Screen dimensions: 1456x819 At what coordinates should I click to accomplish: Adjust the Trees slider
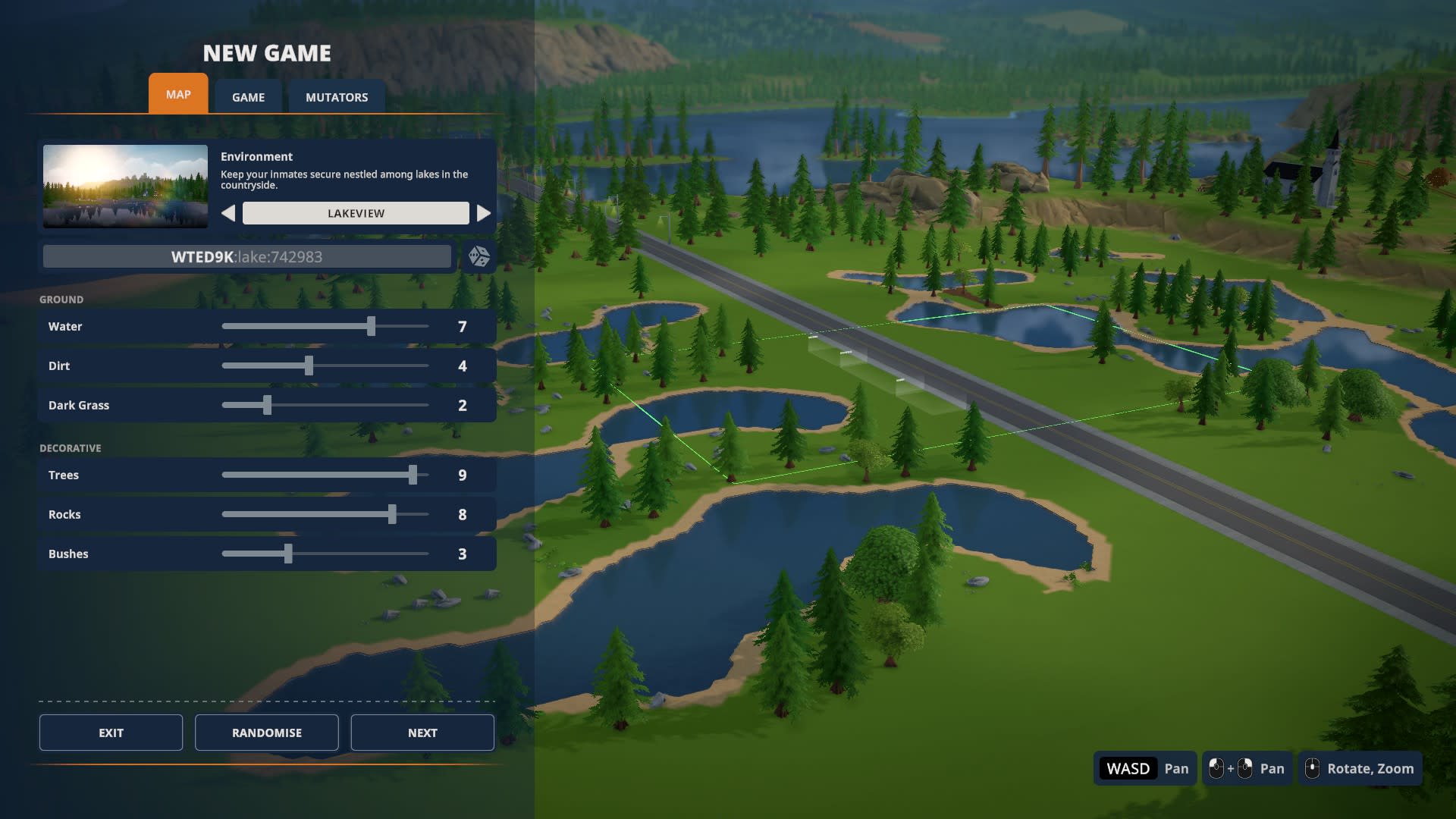(x=413, y=475)
